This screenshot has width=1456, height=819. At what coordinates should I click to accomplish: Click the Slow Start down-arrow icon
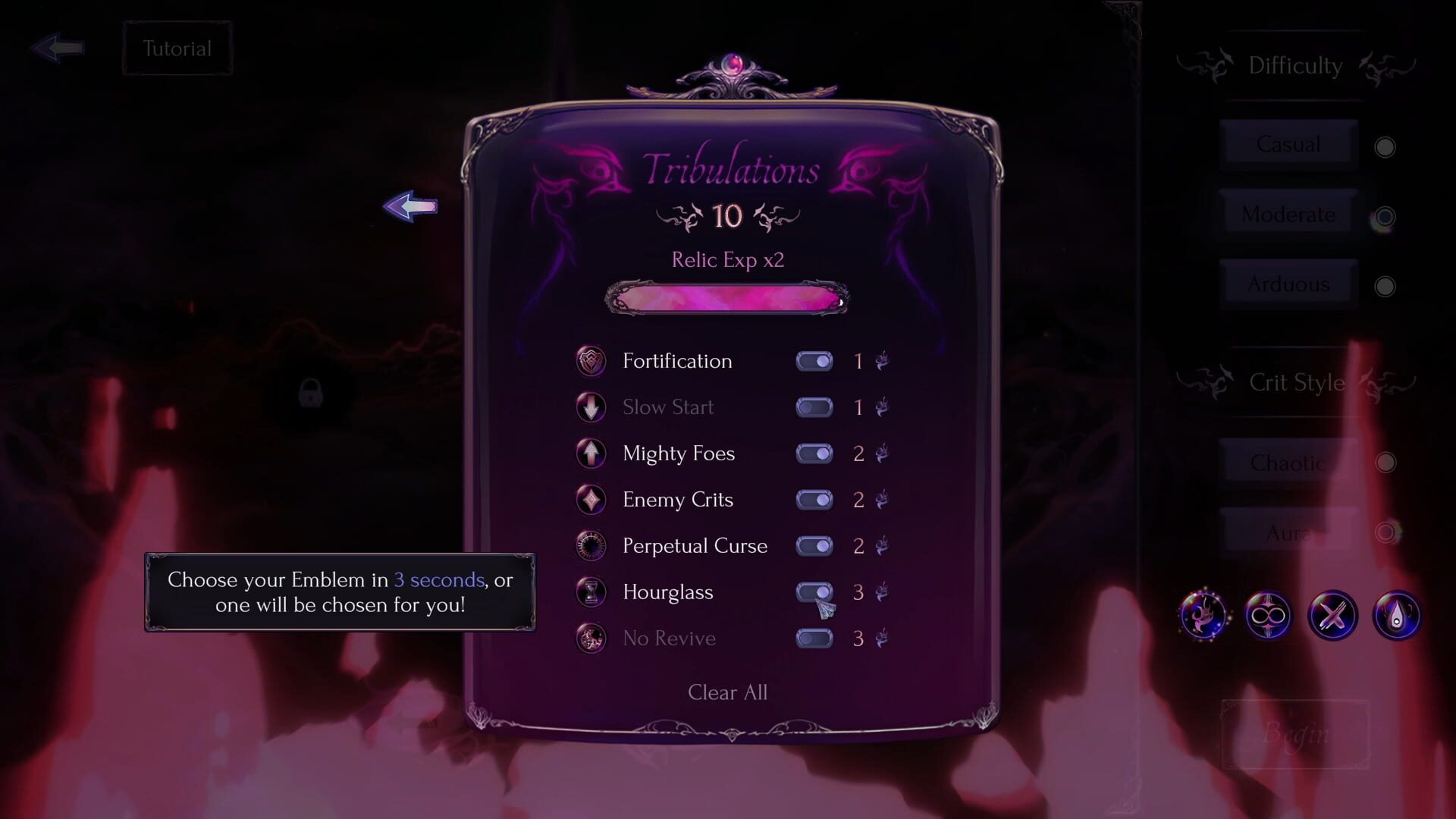pos(591,407)
